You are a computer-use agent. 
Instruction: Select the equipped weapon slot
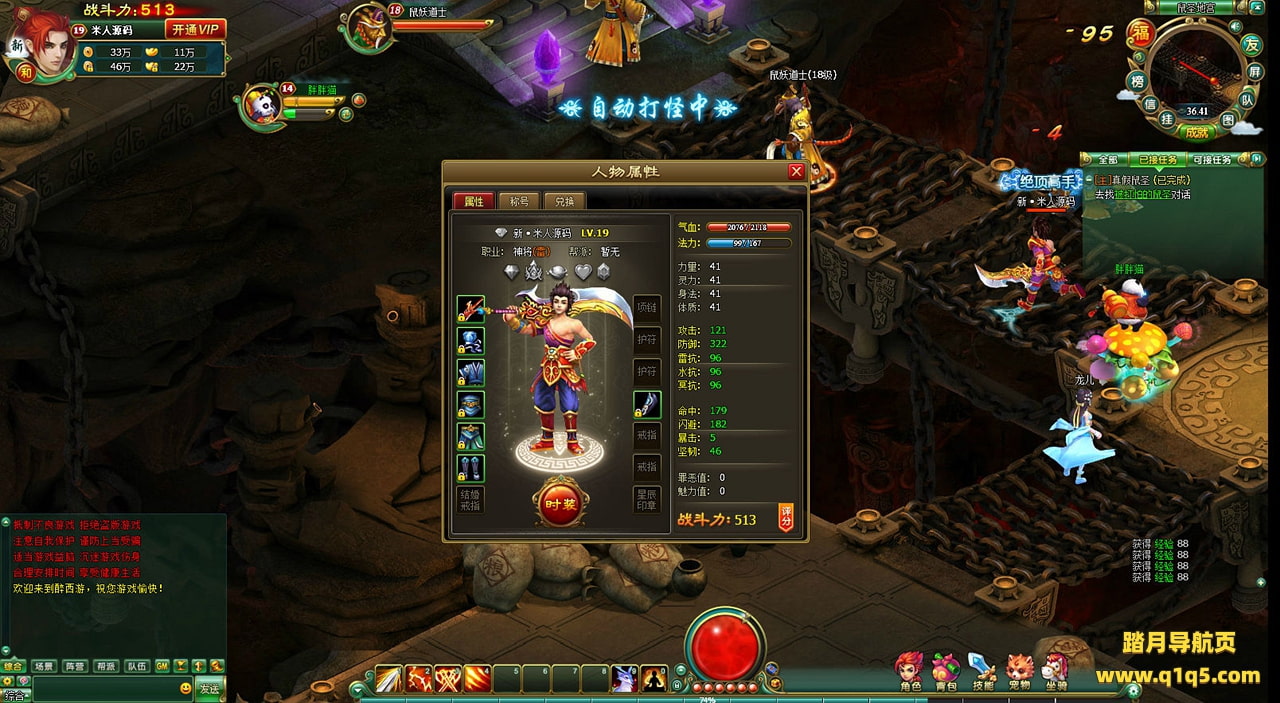pyautogui.click(x=471, y=310)
